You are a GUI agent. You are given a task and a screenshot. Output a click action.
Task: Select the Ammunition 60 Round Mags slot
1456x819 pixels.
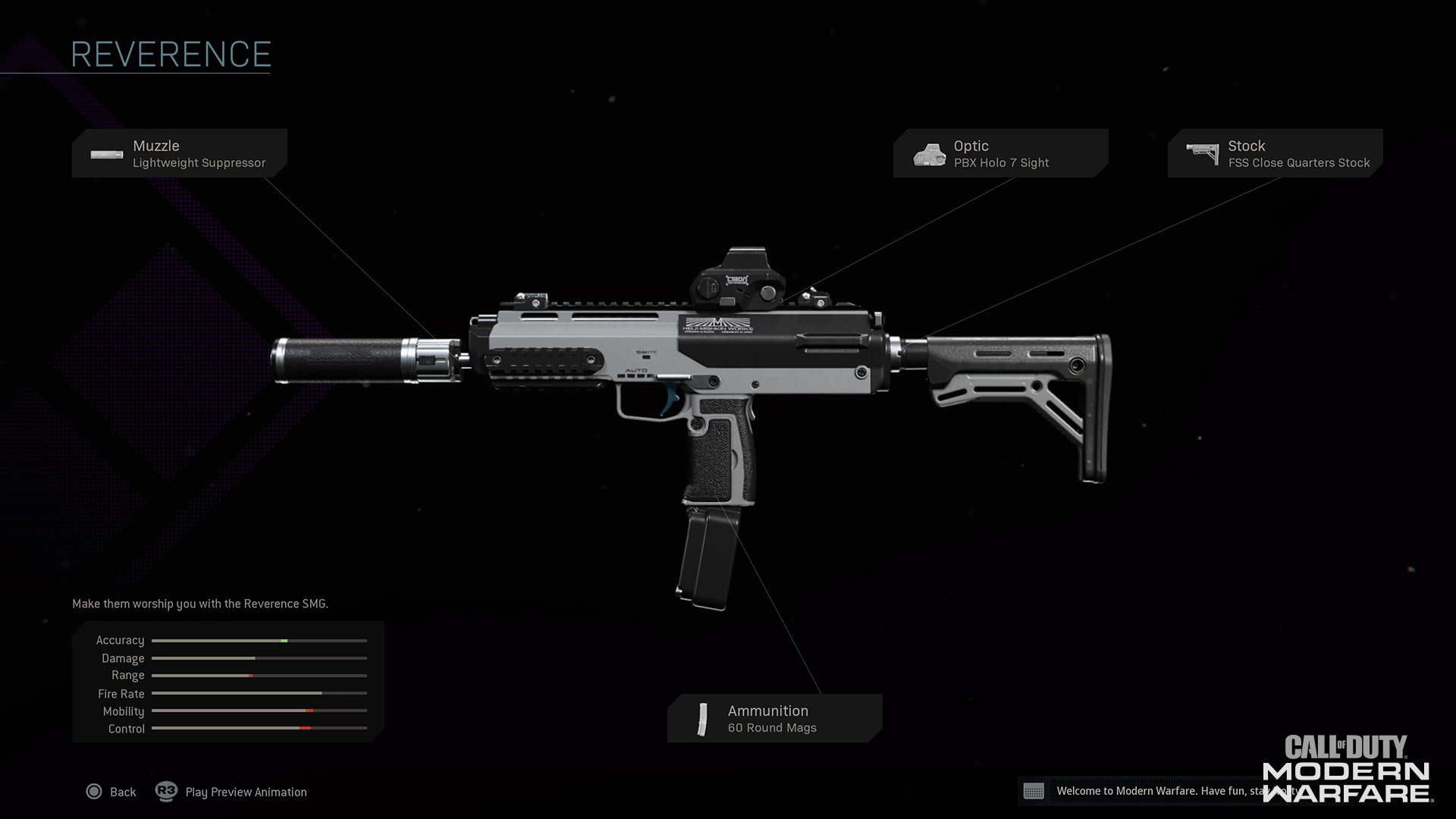[x=774, y=718]
